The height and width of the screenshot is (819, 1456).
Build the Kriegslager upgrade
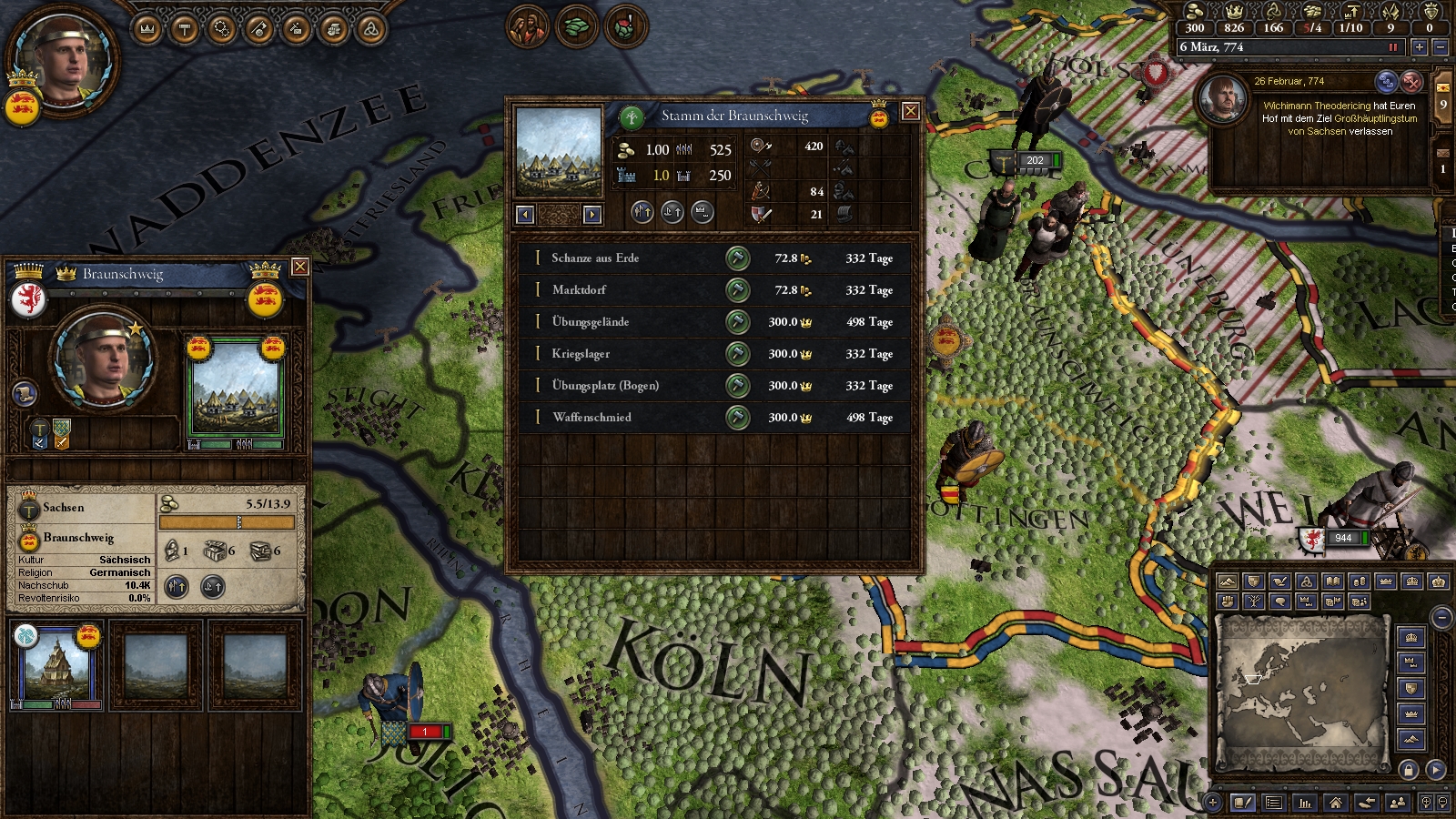pyautogui.click(x=737, y=354)
